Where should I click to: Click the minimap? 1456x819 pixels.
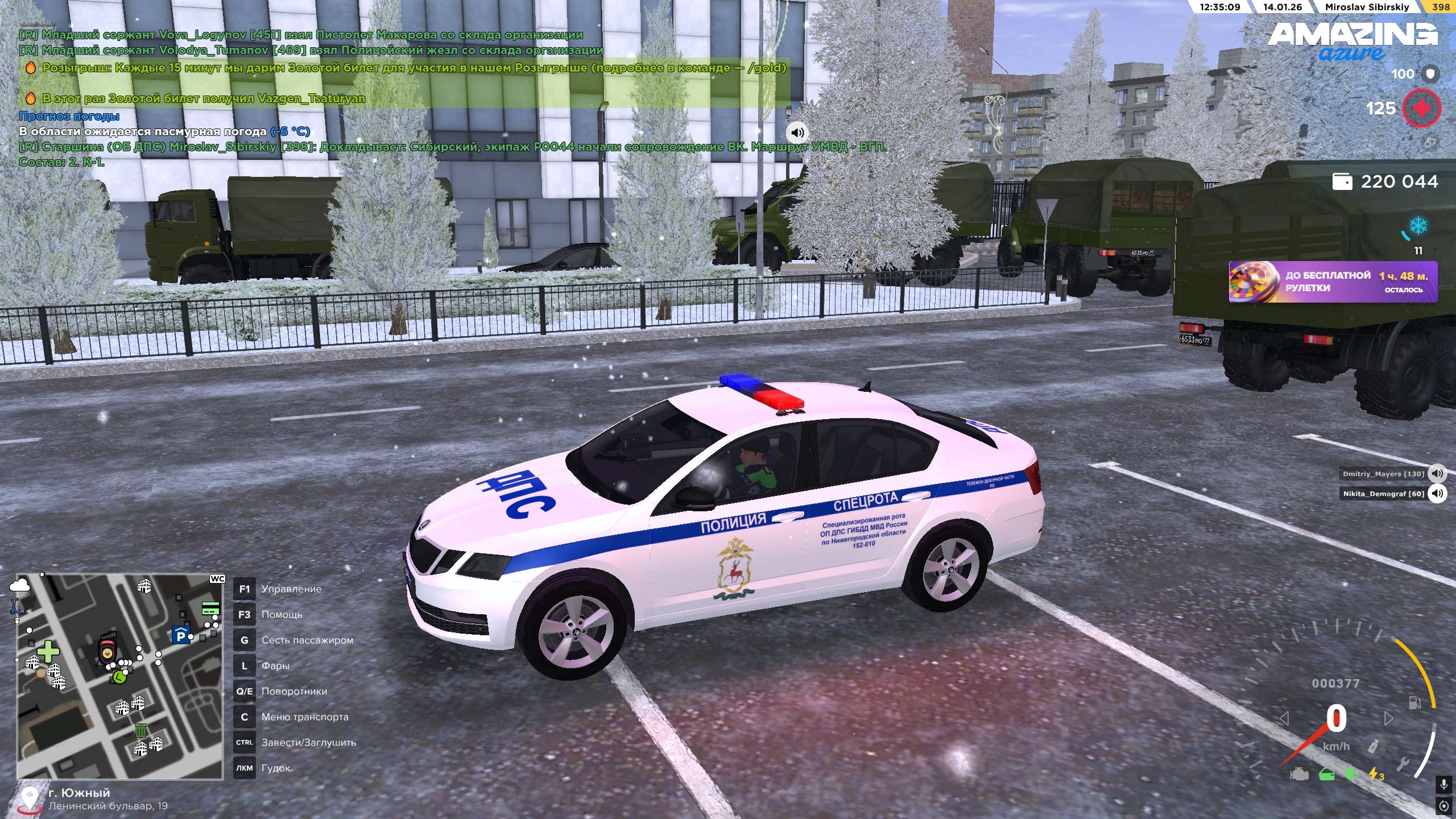[119, 676]
